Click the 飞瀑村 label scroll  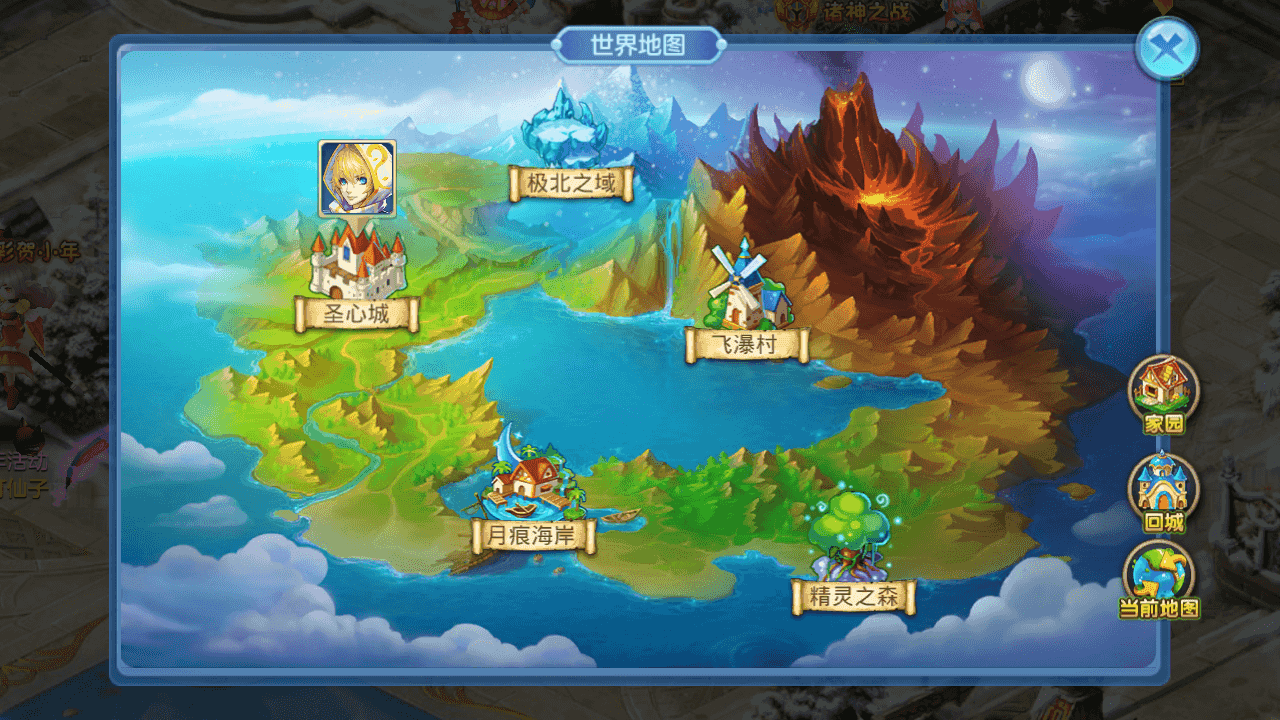pos(745,343)
